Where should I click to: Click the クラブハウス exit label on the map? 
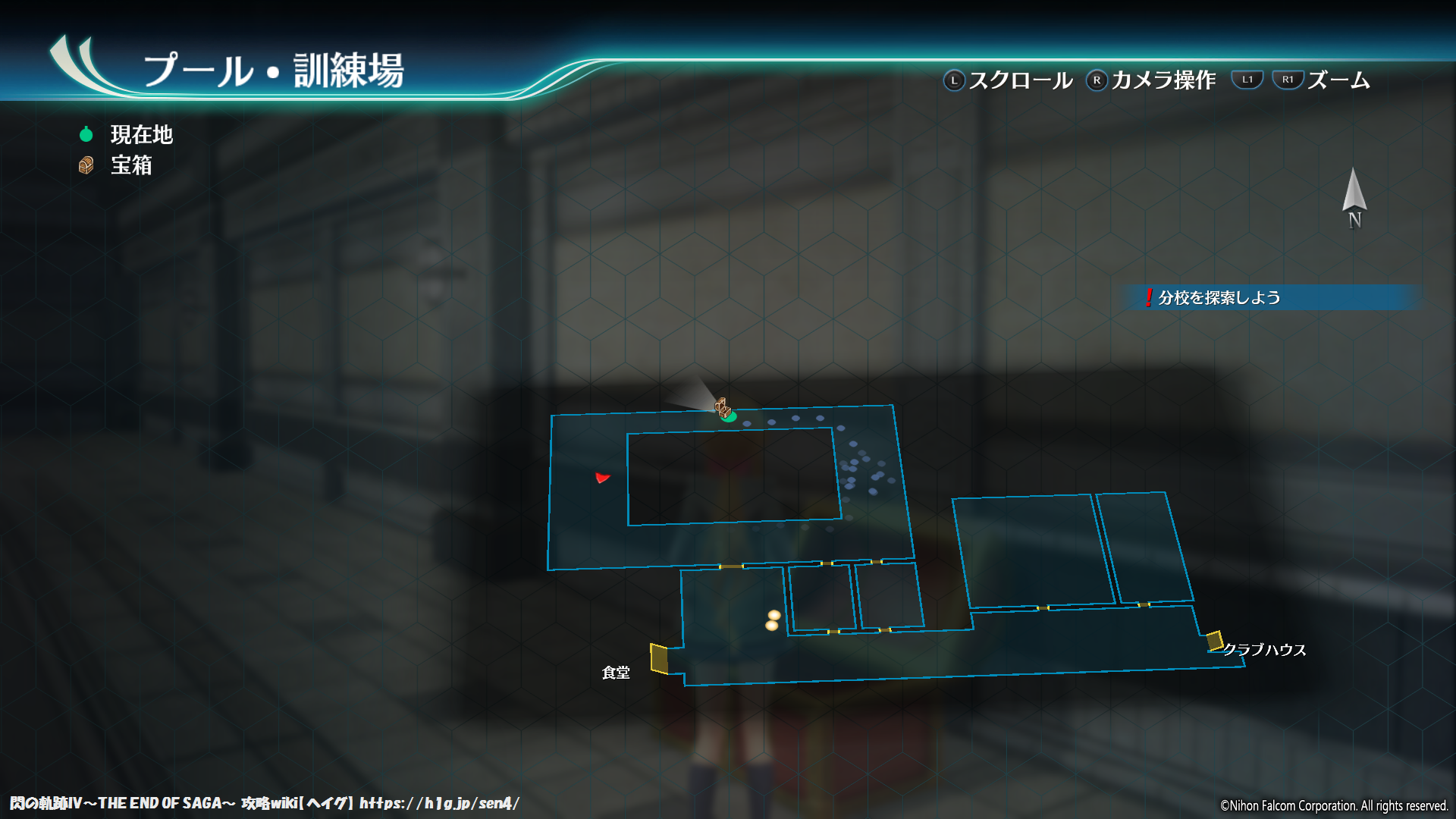pyautogui.click(x=1264, y=649)
